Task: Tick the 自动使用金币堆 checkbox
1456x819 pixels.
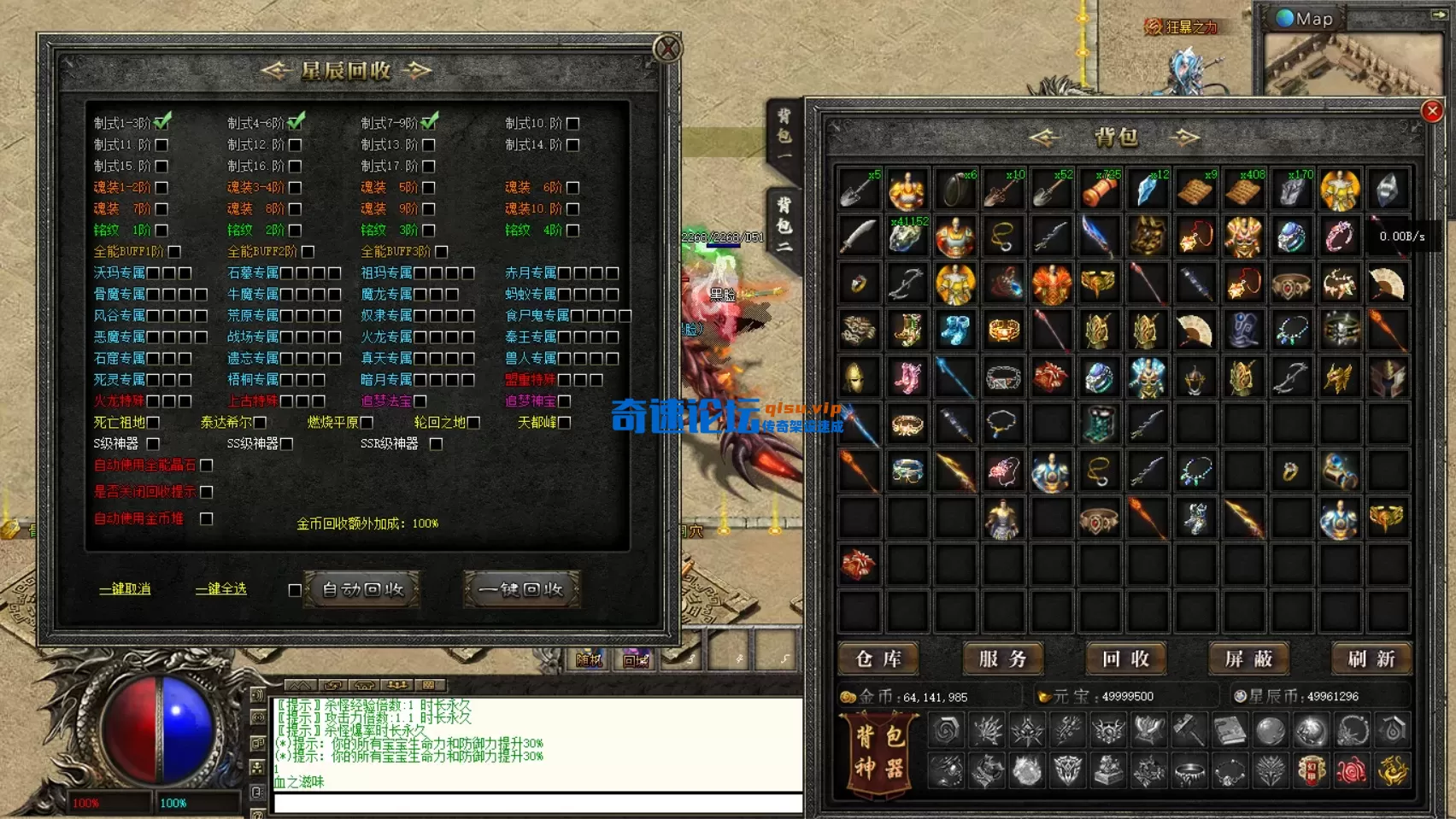Action: [x=206, y=518]
